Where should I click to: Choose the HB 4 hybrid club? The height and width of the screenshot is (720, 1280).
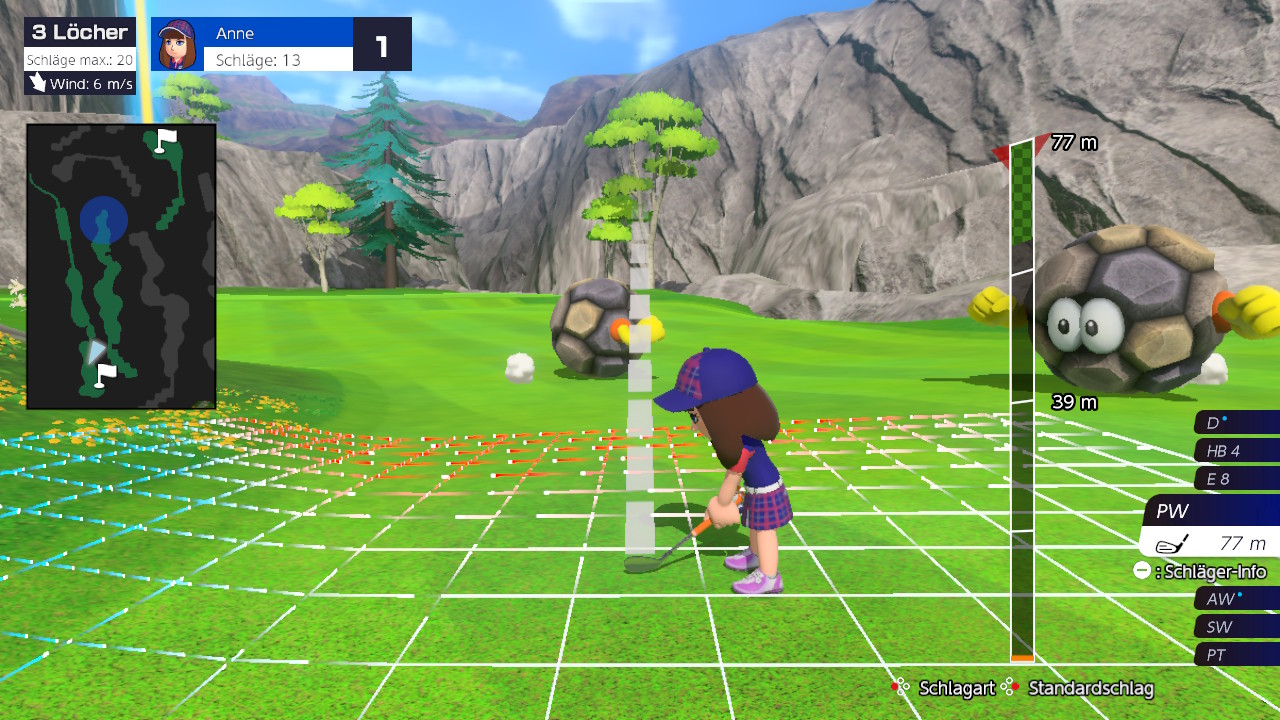1236,451
